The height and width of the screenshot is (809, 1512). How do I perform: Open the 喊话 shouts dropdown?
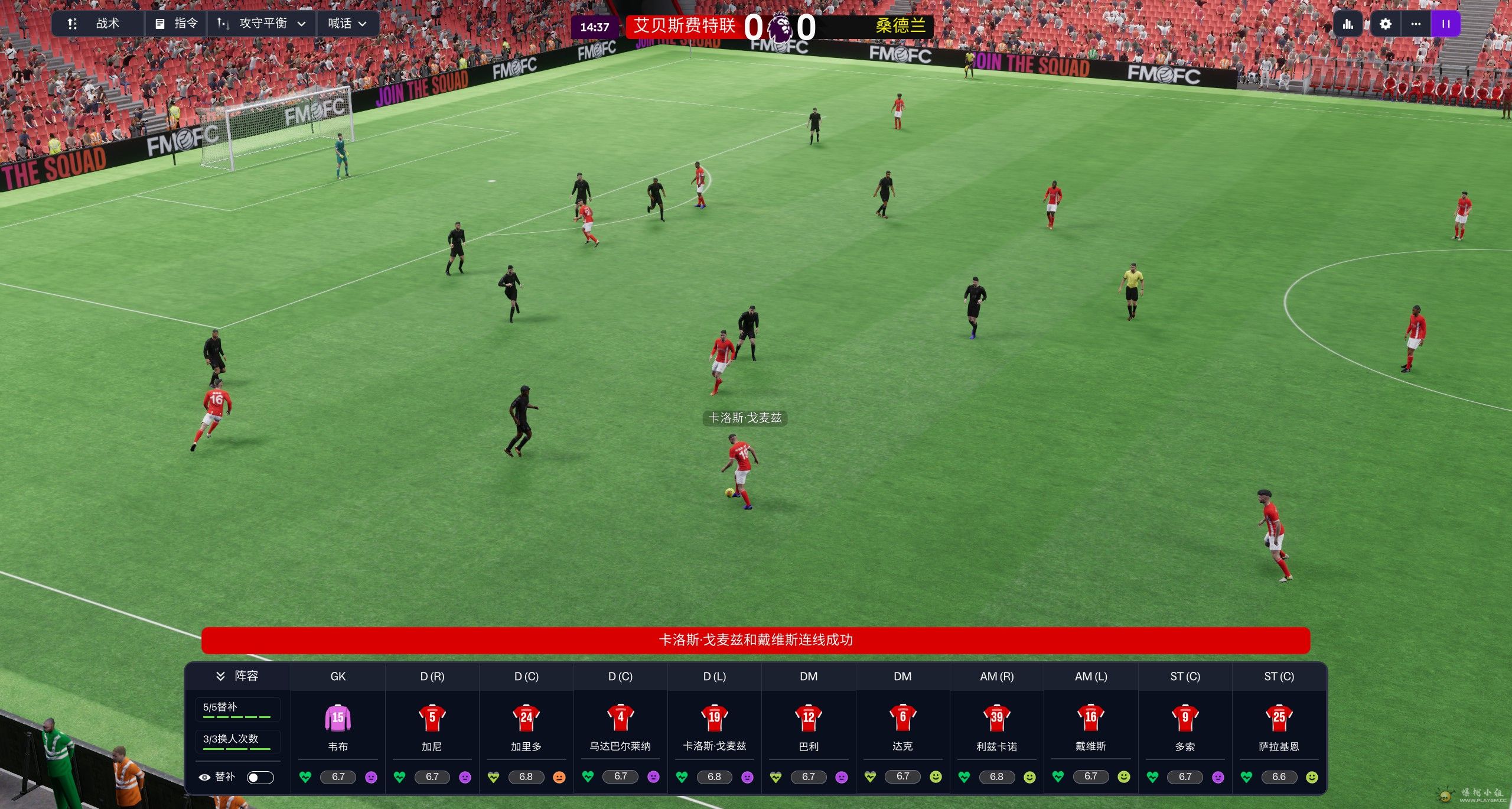pos(347,24)
